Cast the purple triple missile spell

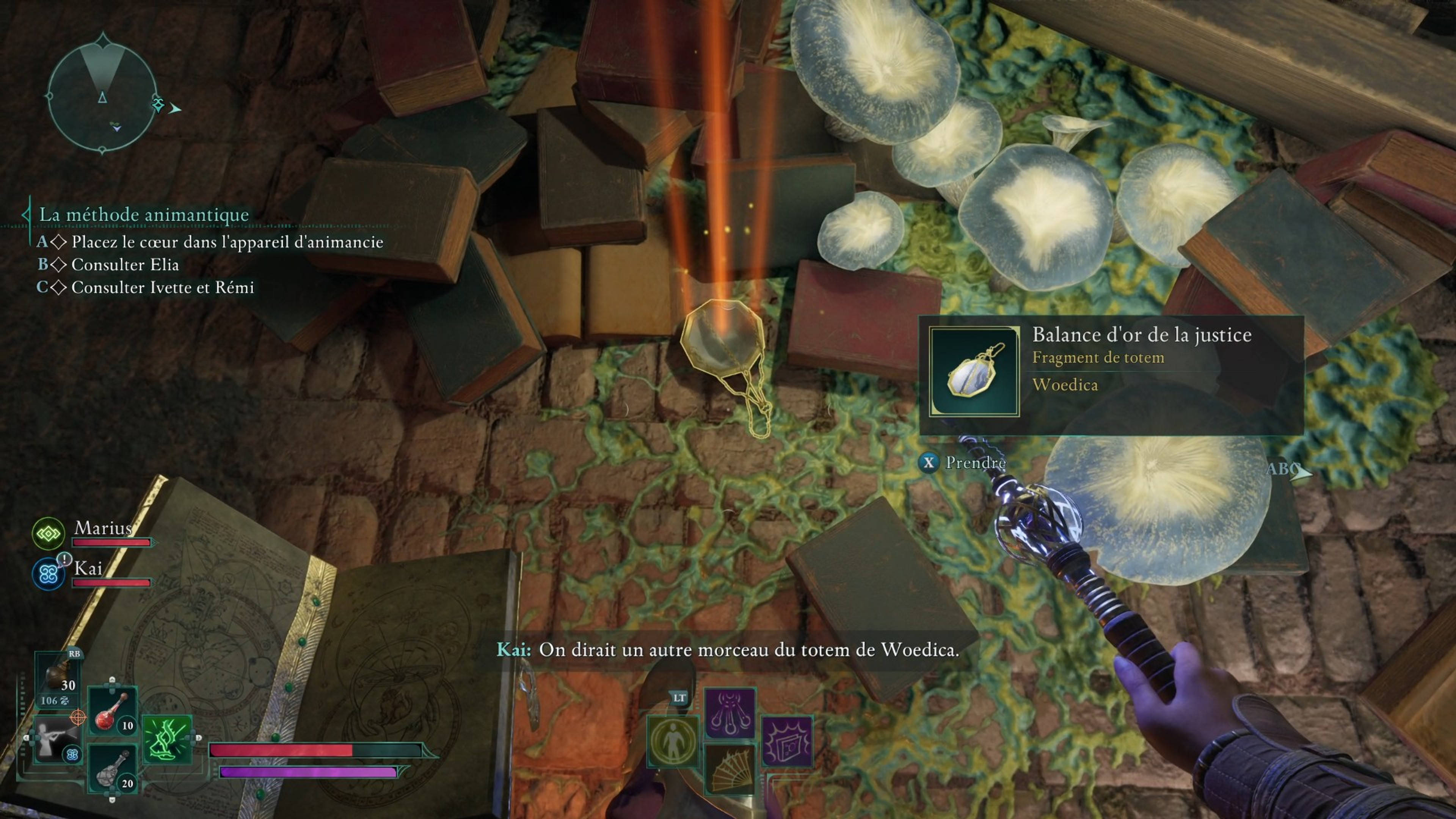[730, 712]
